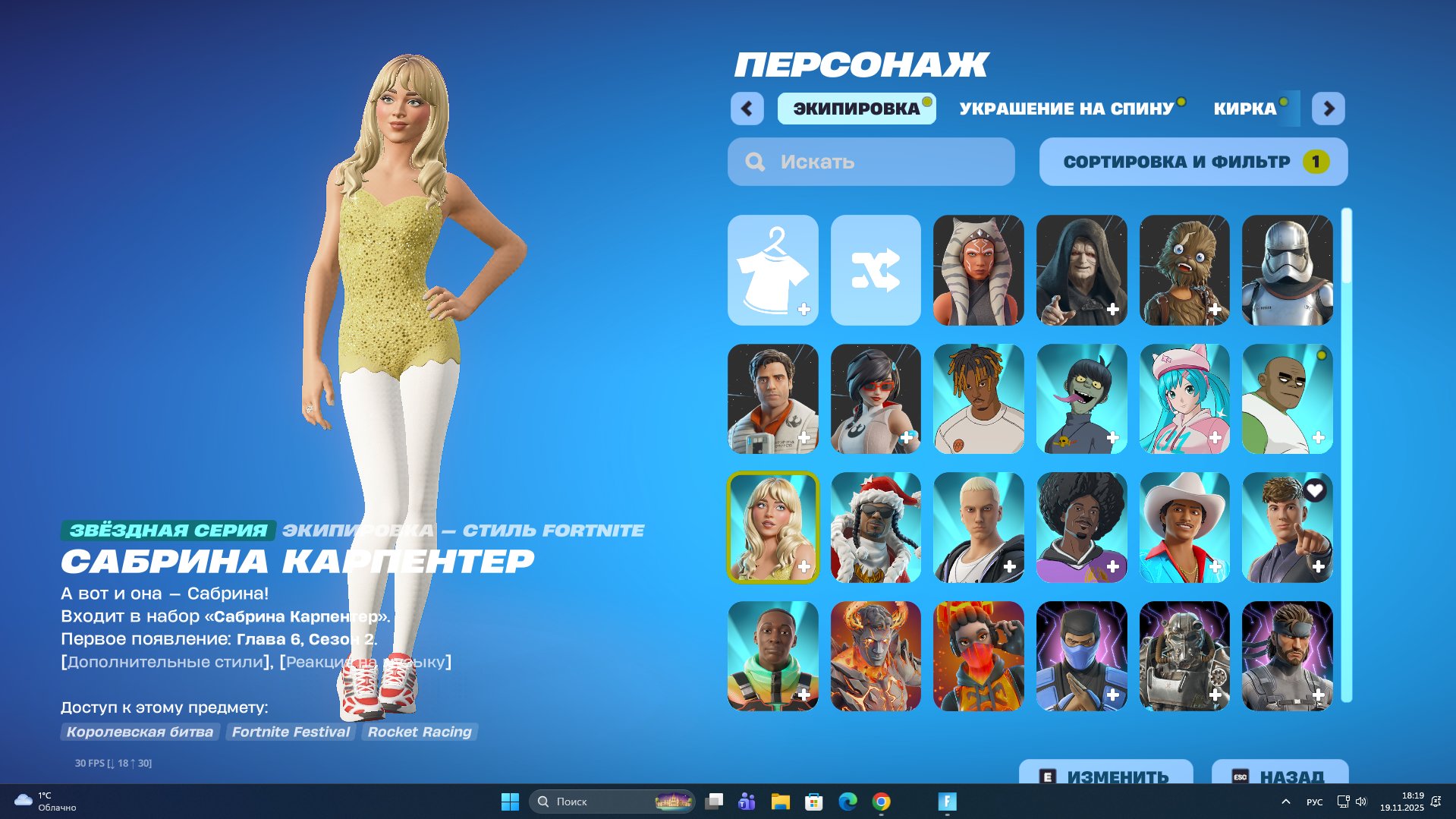Select the Sub-Zero outfit thumbnail
Image resolution: width=1456 pixels, height=819 pixels.
(1081, 656)
